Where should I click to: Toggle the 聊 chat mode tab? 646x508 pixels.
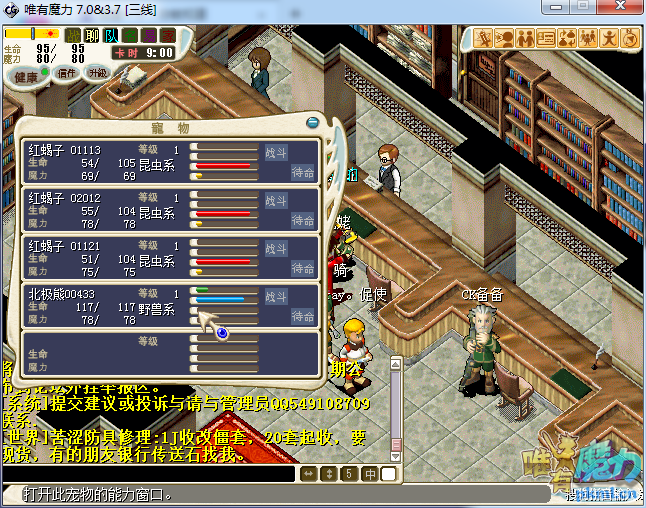(x=91, y=35)
